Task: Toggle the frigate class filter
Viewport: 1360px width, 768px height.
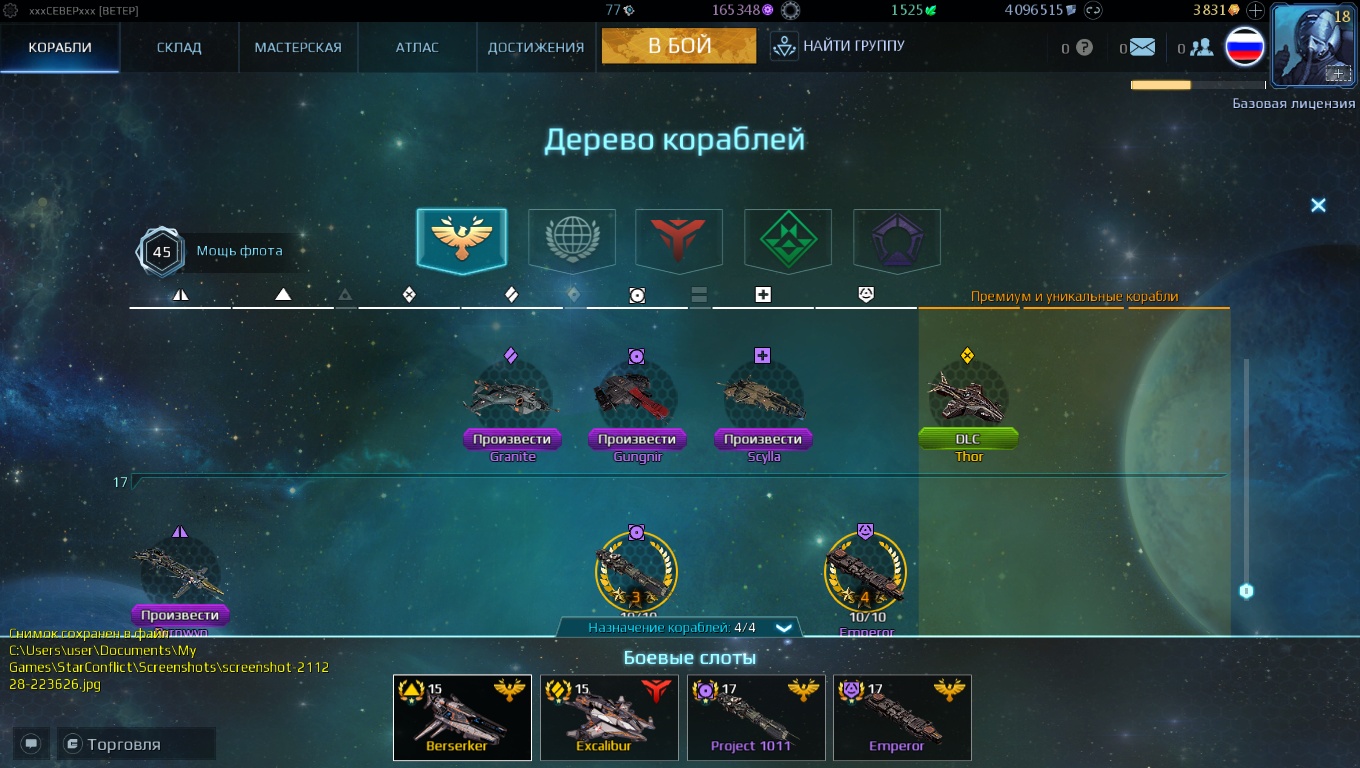Action: 636,295
